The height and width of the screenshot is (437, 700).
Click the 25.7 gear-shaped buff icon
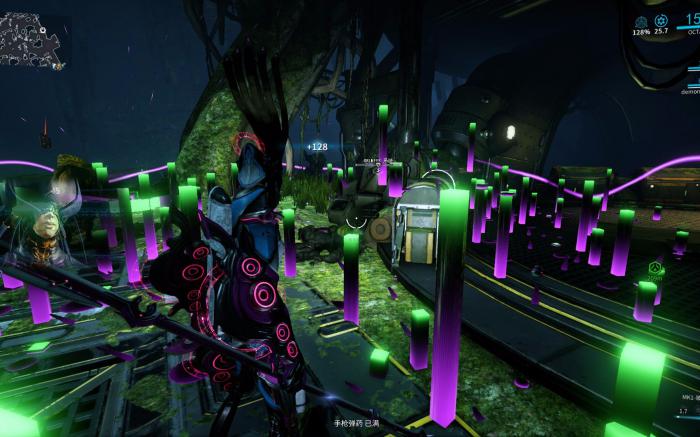pyautogui.click(x=661, y=21)
